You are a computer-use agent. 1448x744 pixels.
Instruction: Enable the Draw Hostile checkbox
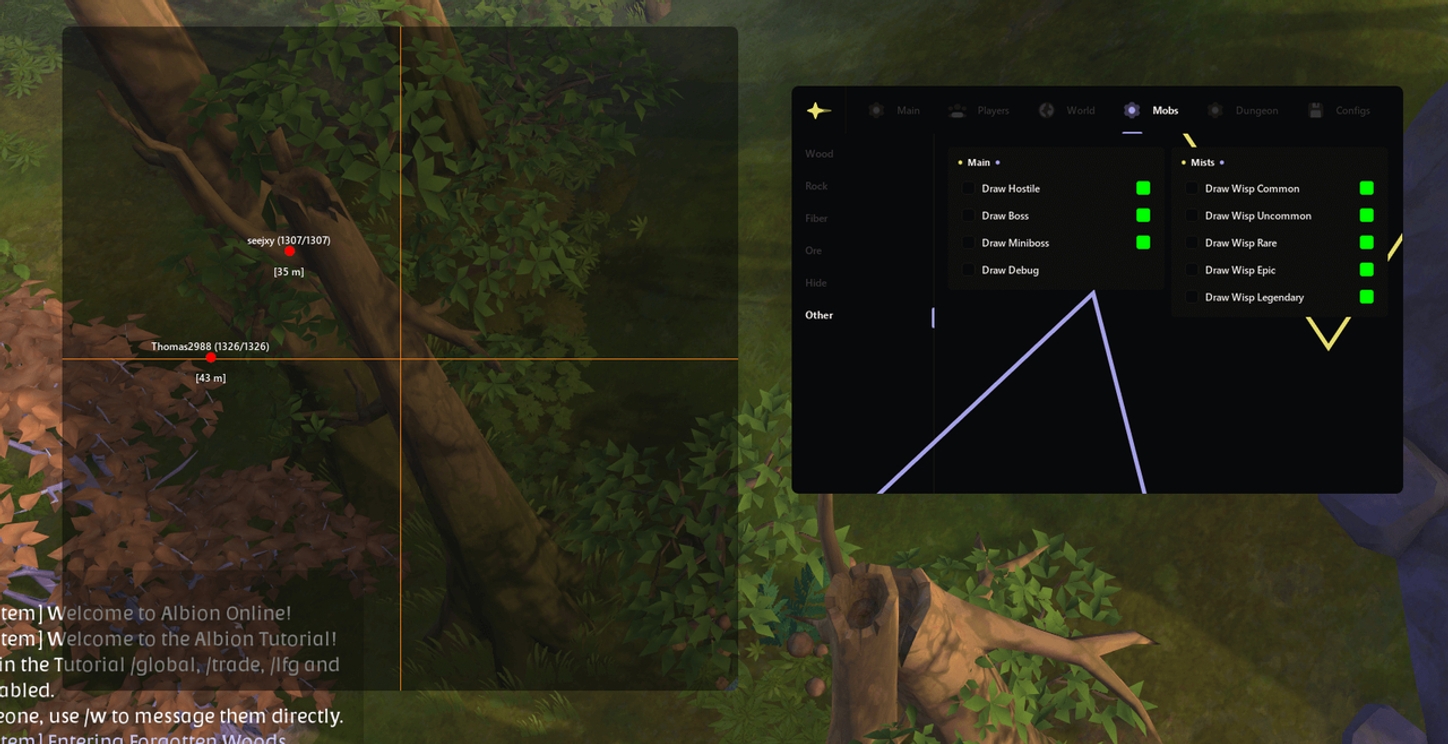968,188
